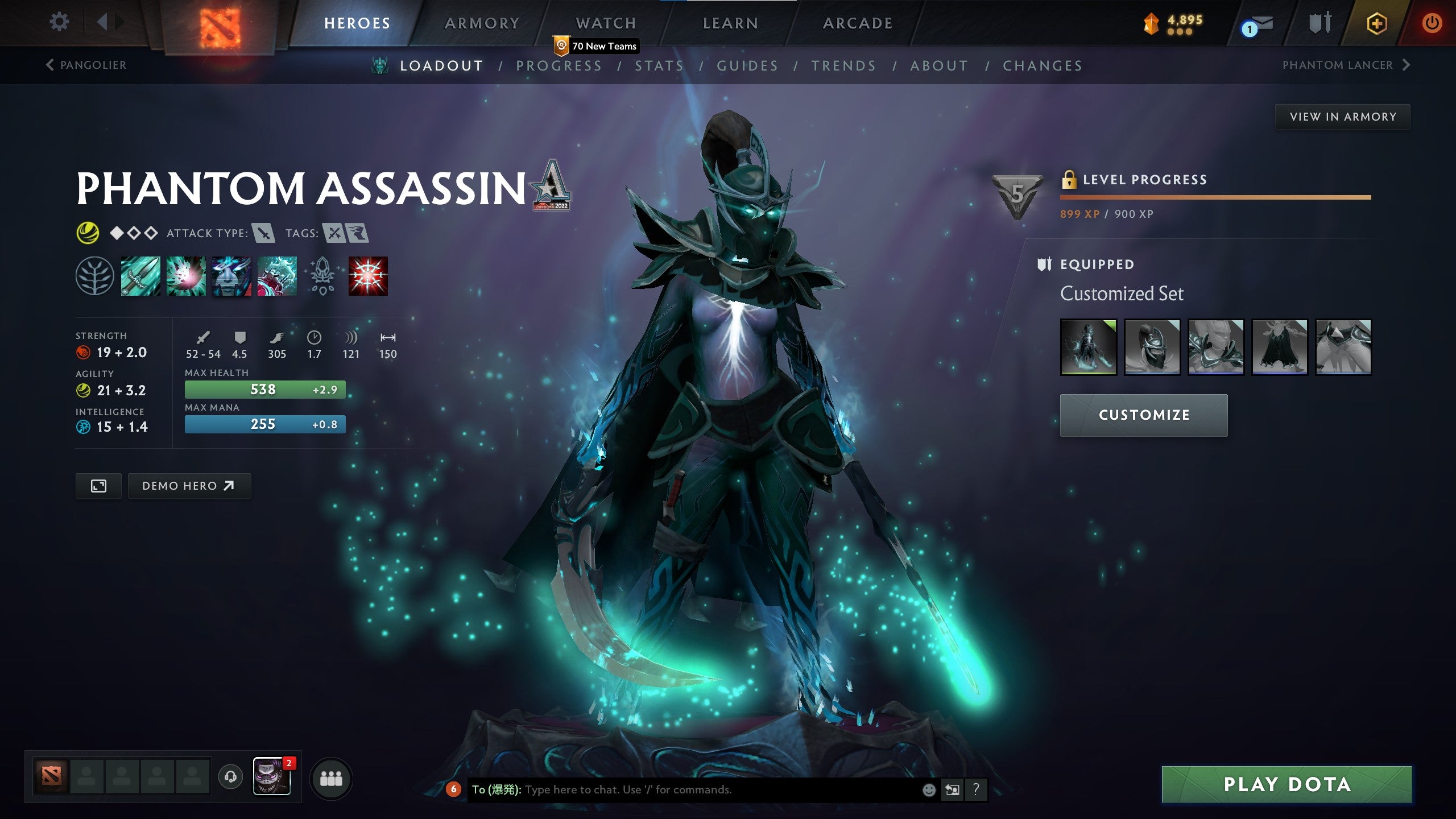This screenshot has height=819, width=1456.
Task: Open the settings gear icon
Action: [x=59, y=22]
